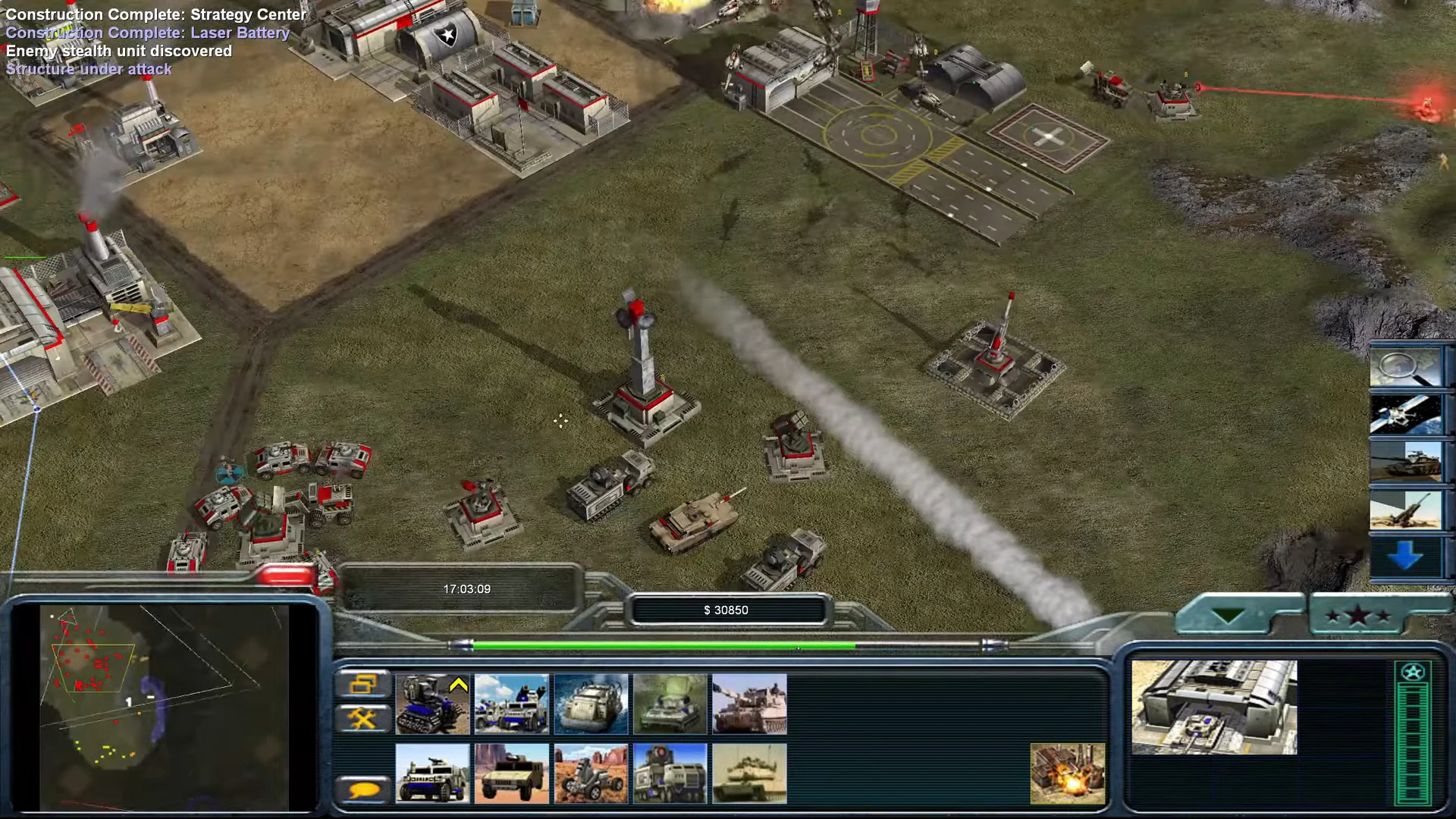1456x819 pixels.
Task: Select the hovercraft transport production icon
Action: pyautogui.click(x=591, y=704)
